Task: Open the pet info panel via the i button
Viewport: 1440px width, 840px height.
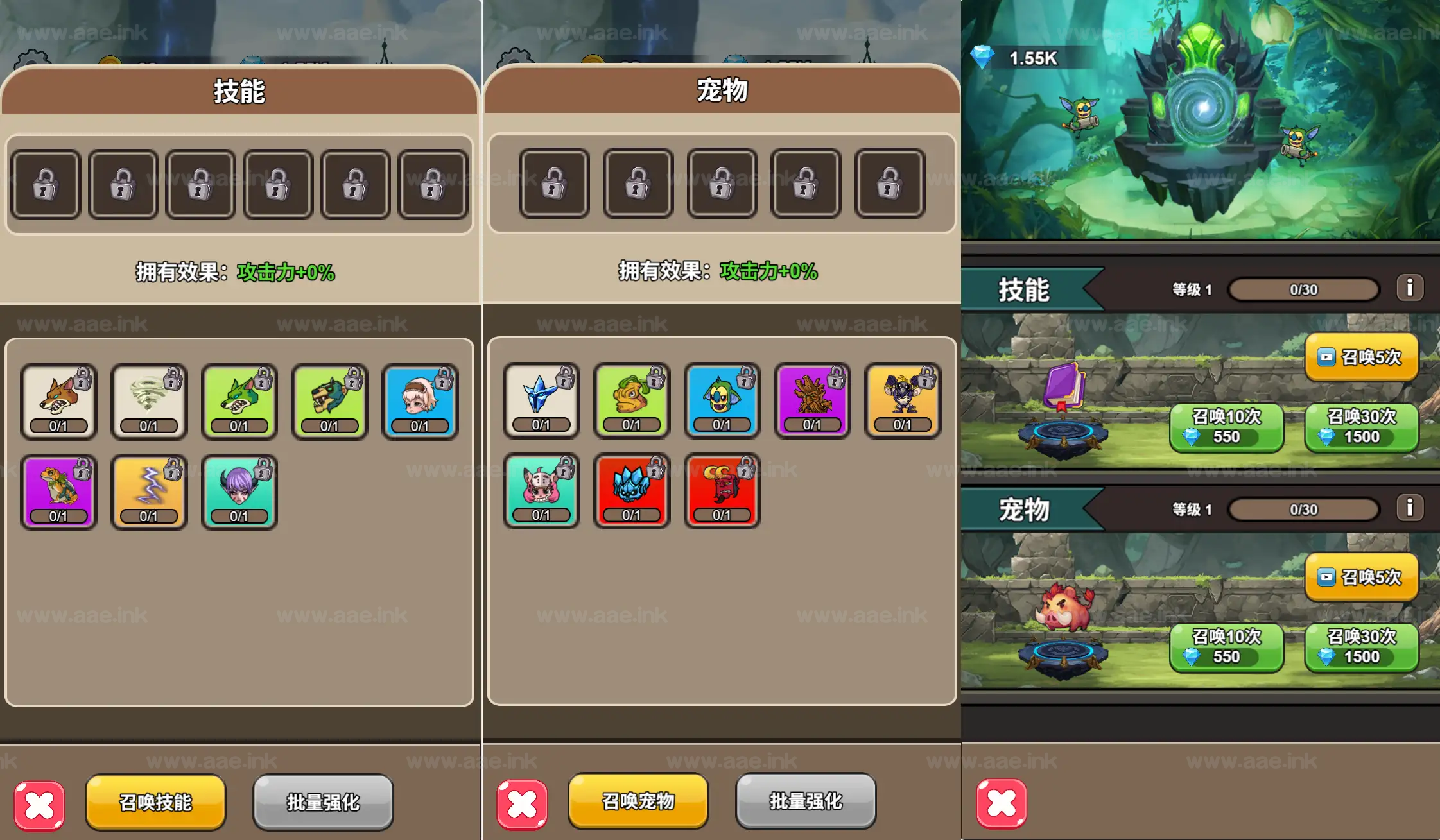Action: pos(1410,509)
